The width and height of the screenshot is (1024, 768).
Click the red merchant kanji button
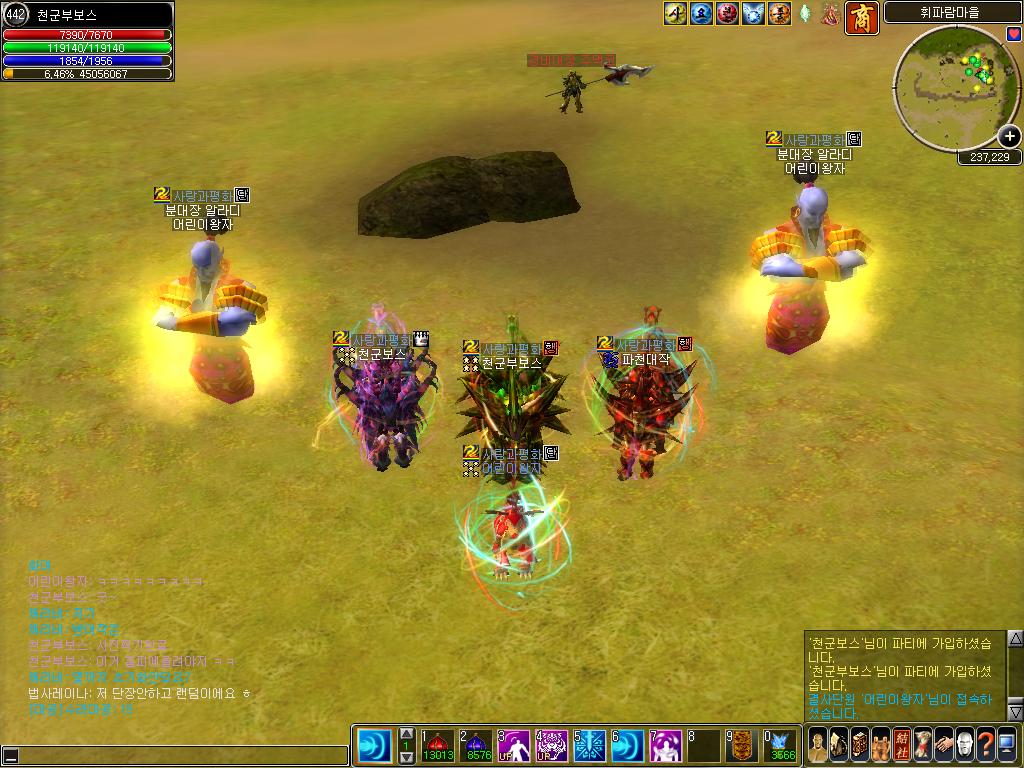click(862, 18)
